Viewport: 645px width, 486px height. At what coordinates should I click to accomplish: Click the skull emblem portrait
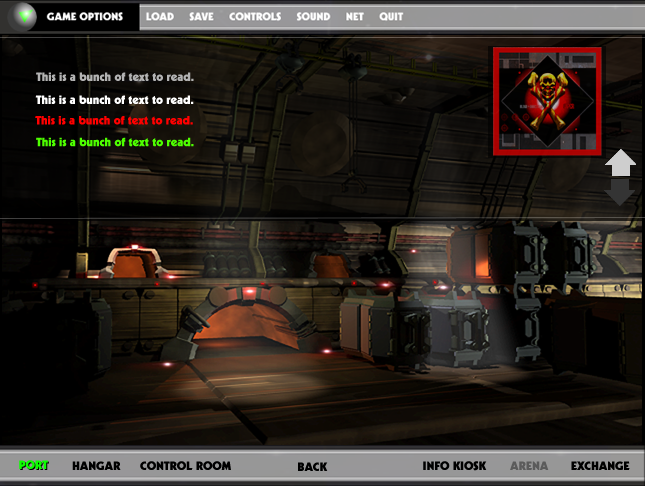(546, 101)
